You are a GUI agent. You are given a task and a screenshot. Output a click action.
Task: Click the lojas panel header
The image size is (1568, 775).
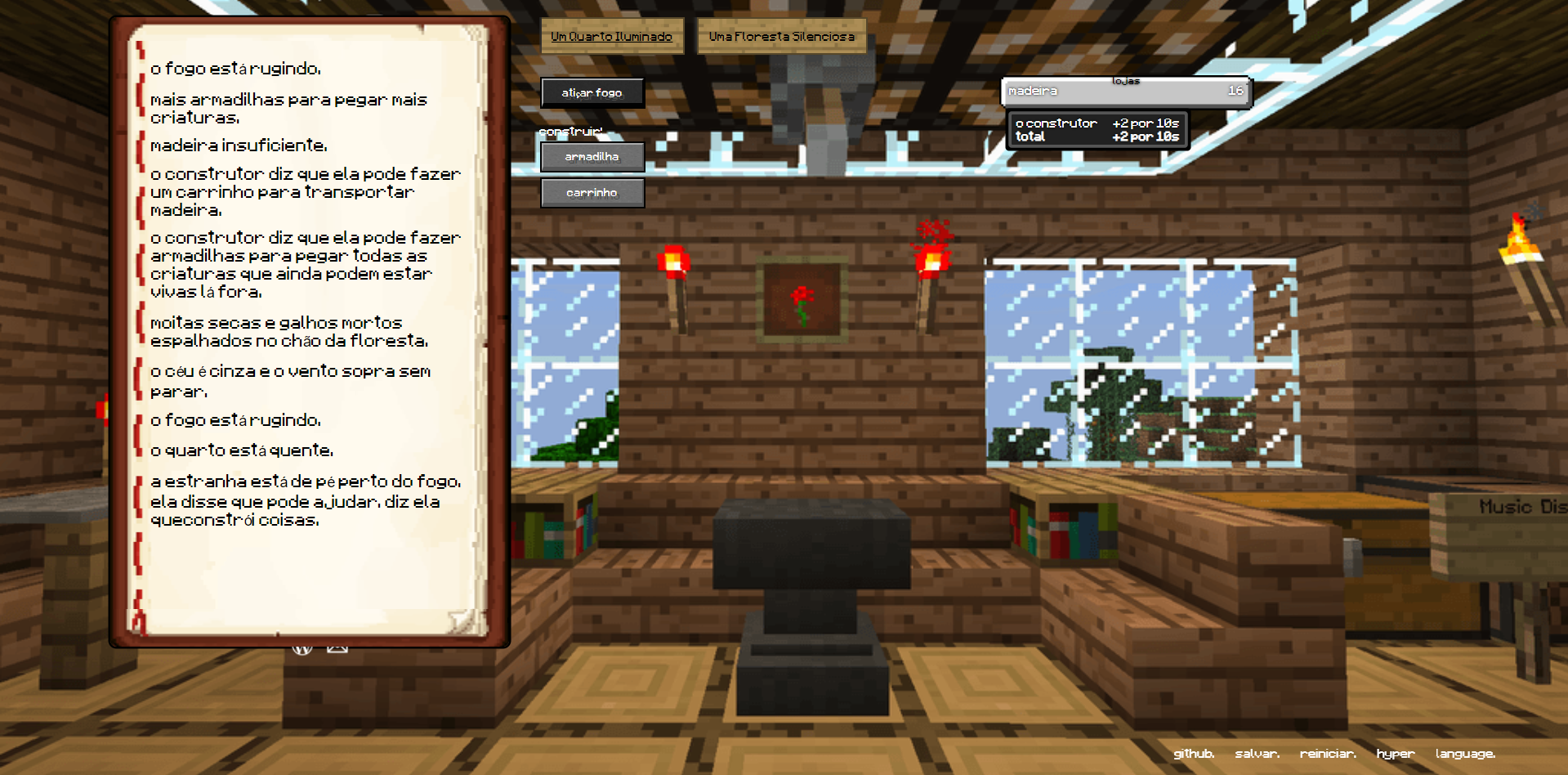1125,80
